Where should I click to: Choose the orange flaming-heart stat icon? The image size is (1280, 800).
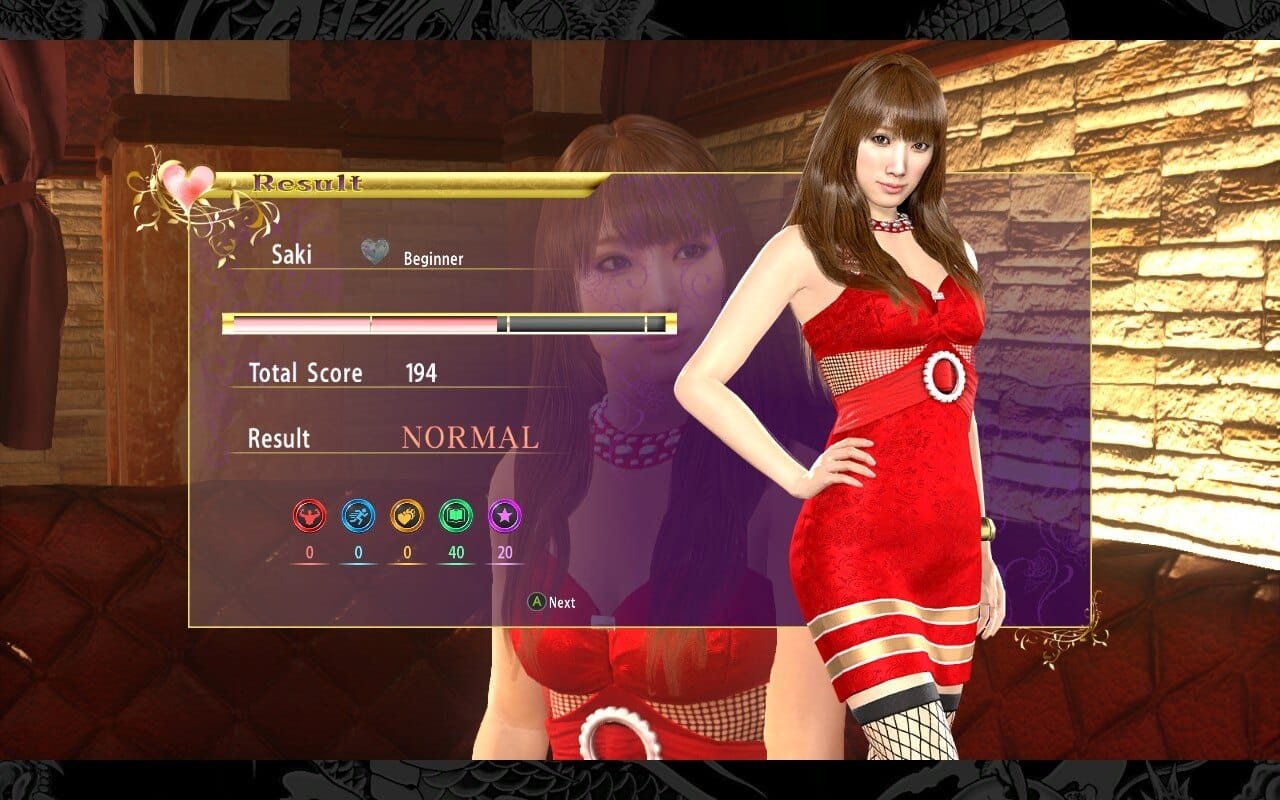coord(407,516)
